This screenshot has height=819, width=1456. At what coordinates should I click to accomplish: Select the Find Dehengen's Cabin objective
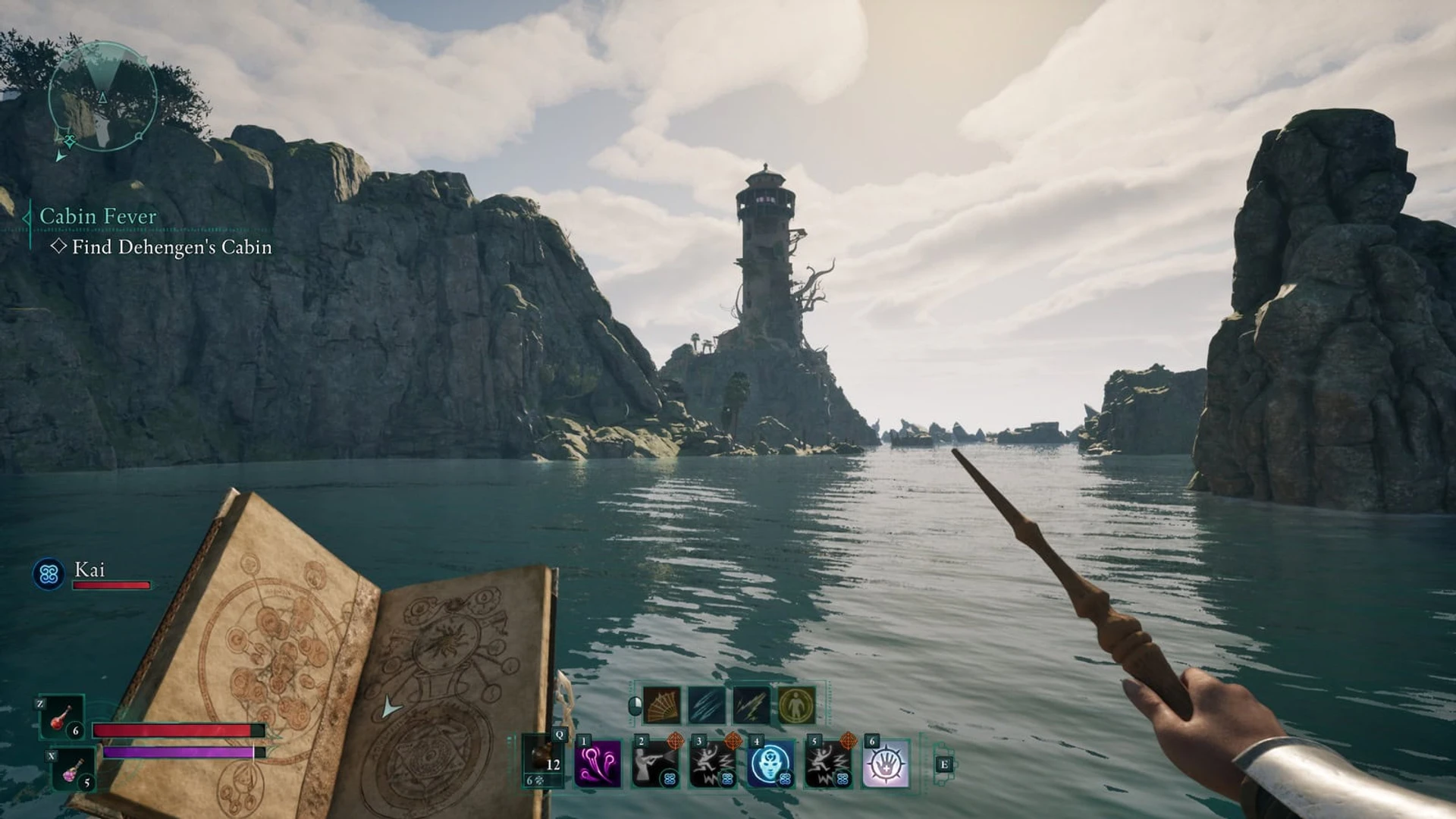coord(171,247)
